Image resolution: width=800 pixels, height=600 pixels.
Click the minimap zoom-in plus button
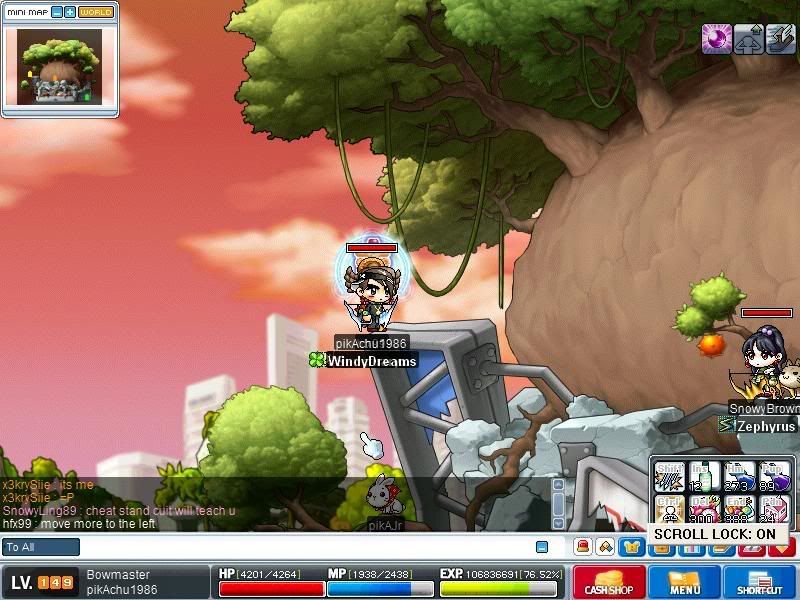(x=70, y=12)
